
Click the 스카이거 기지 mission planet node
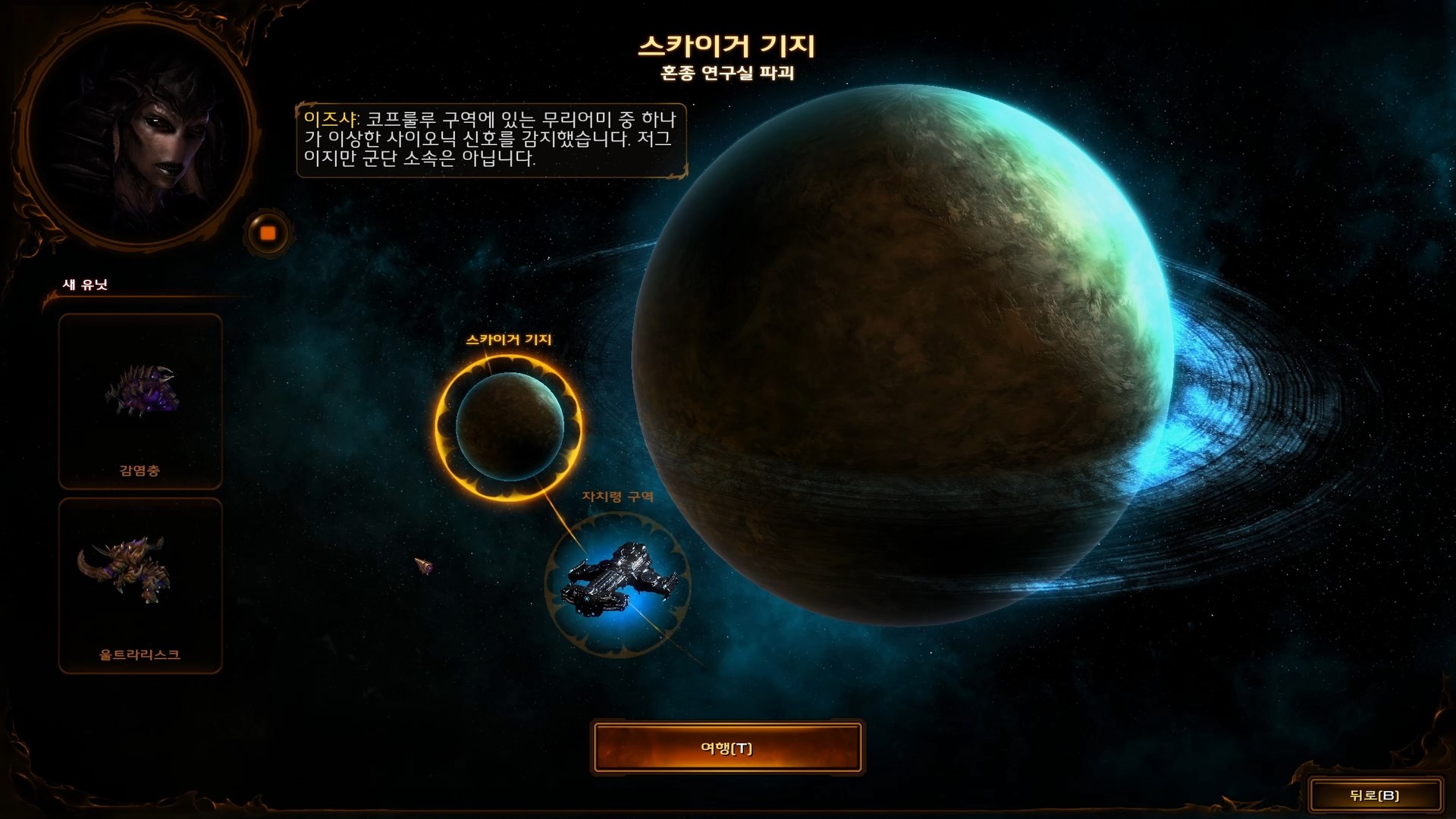coord(510,426)
